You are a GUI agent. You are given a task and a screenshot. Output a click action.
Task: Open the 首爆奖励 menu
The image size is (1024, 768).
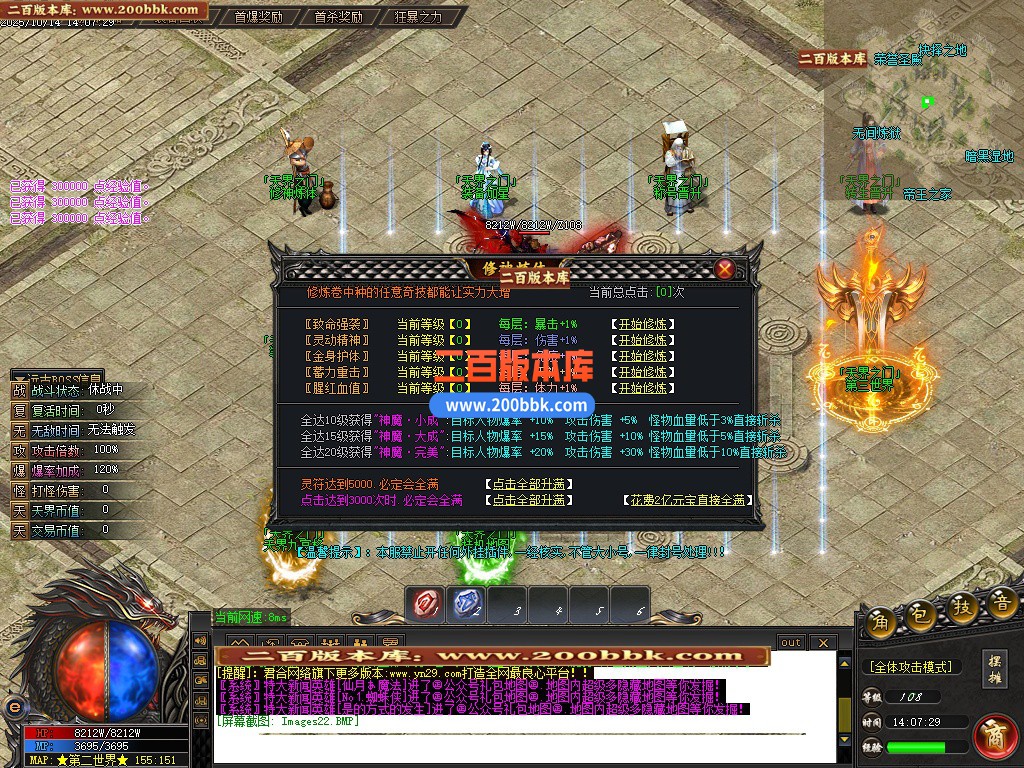click(x=257, y=17)
